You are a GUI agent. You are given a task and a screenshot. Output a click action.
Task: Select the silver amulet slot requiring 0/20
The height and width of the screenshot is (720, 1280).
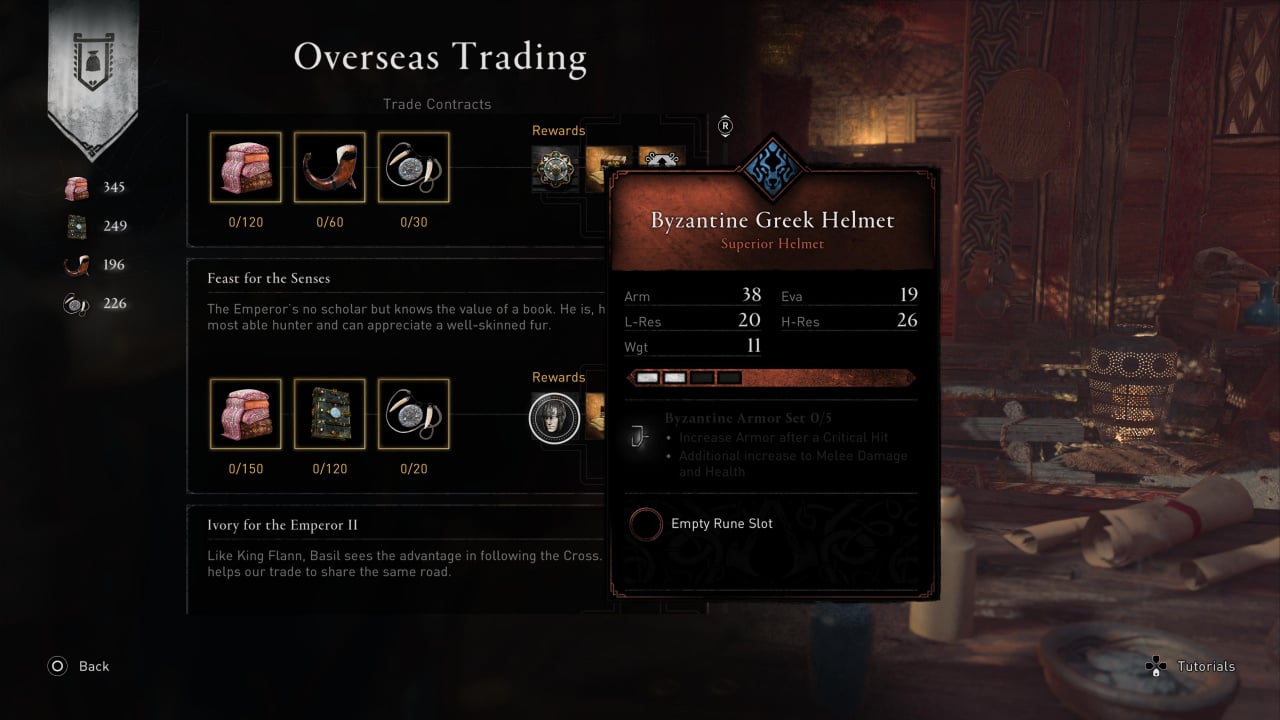point(413,414)
